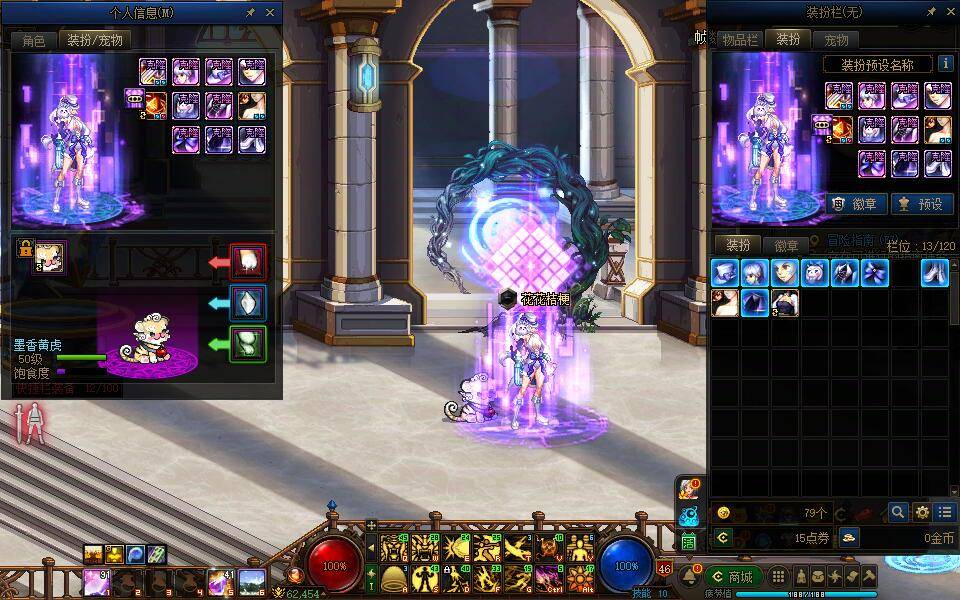Search costumes with the magnifier button
Image resolution: width=960 pixels, height=600 pixels.
tap(898, 512)
